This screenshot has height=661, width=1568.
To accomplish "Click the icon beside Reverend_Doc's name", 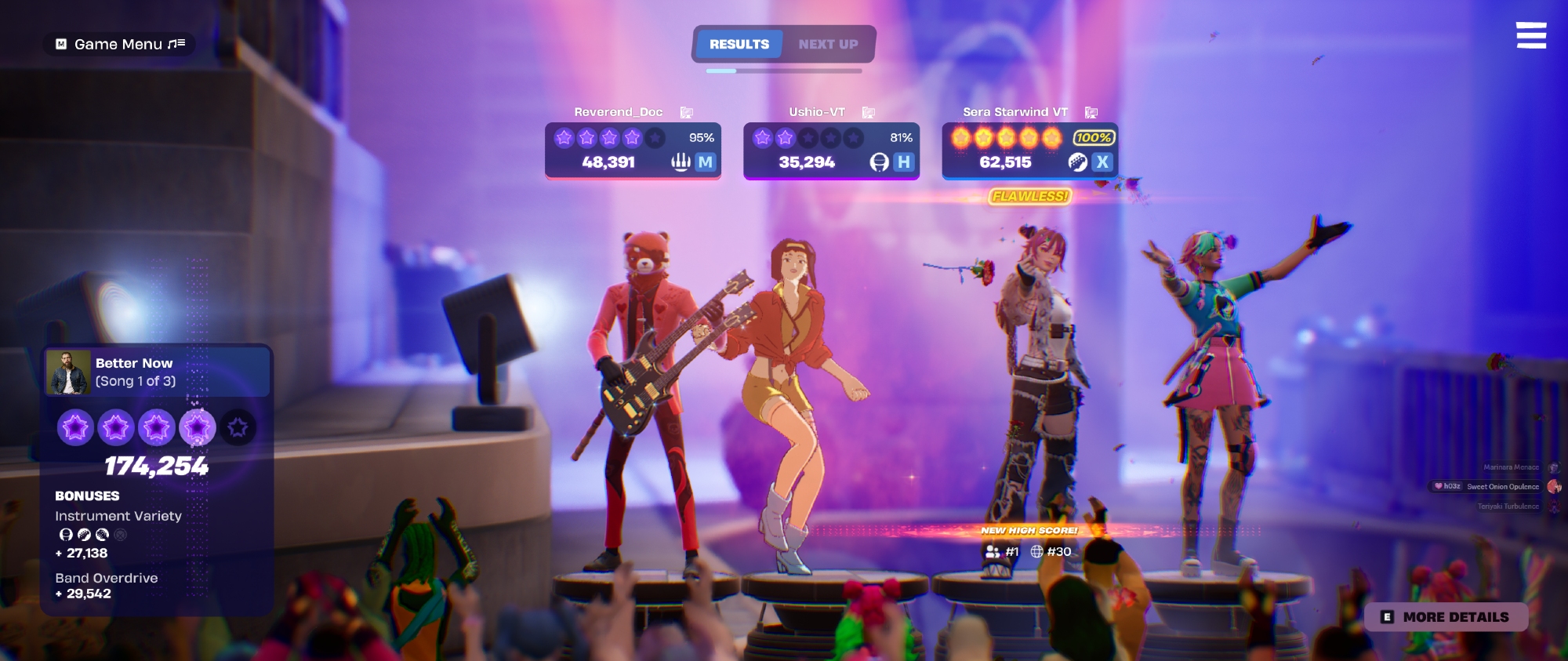I will click(x=687, y=113).
